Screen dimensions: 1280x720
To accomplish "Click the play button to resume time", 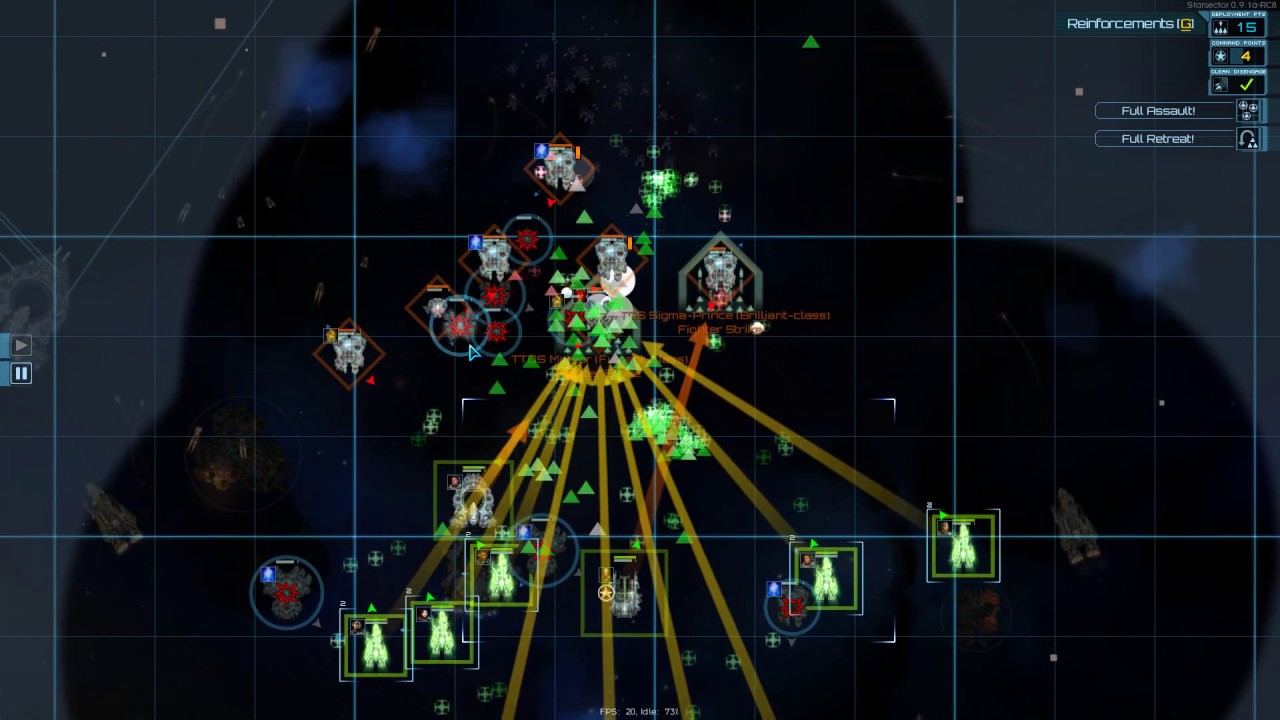I will (x=21, y=346).
